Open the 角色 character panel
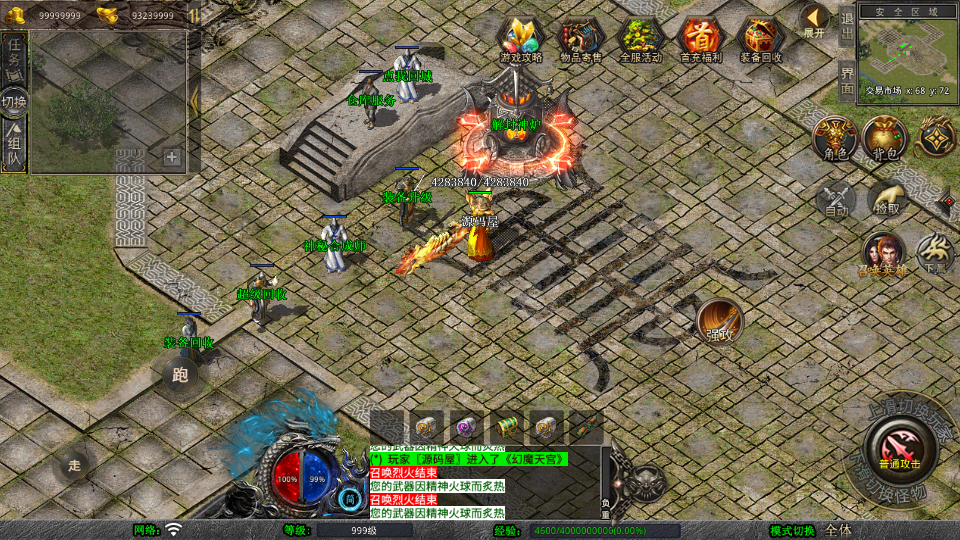This screenshot has width=960, height=540. coord(833,139)
